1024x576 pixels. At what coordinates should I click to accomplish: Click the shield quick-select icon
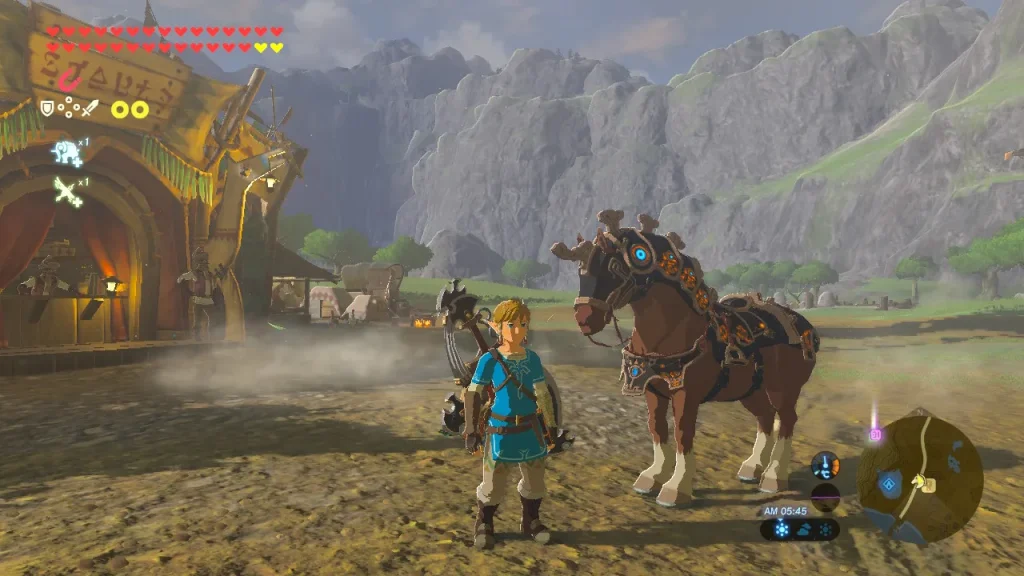pyautogui.click(x=46, y=107)
